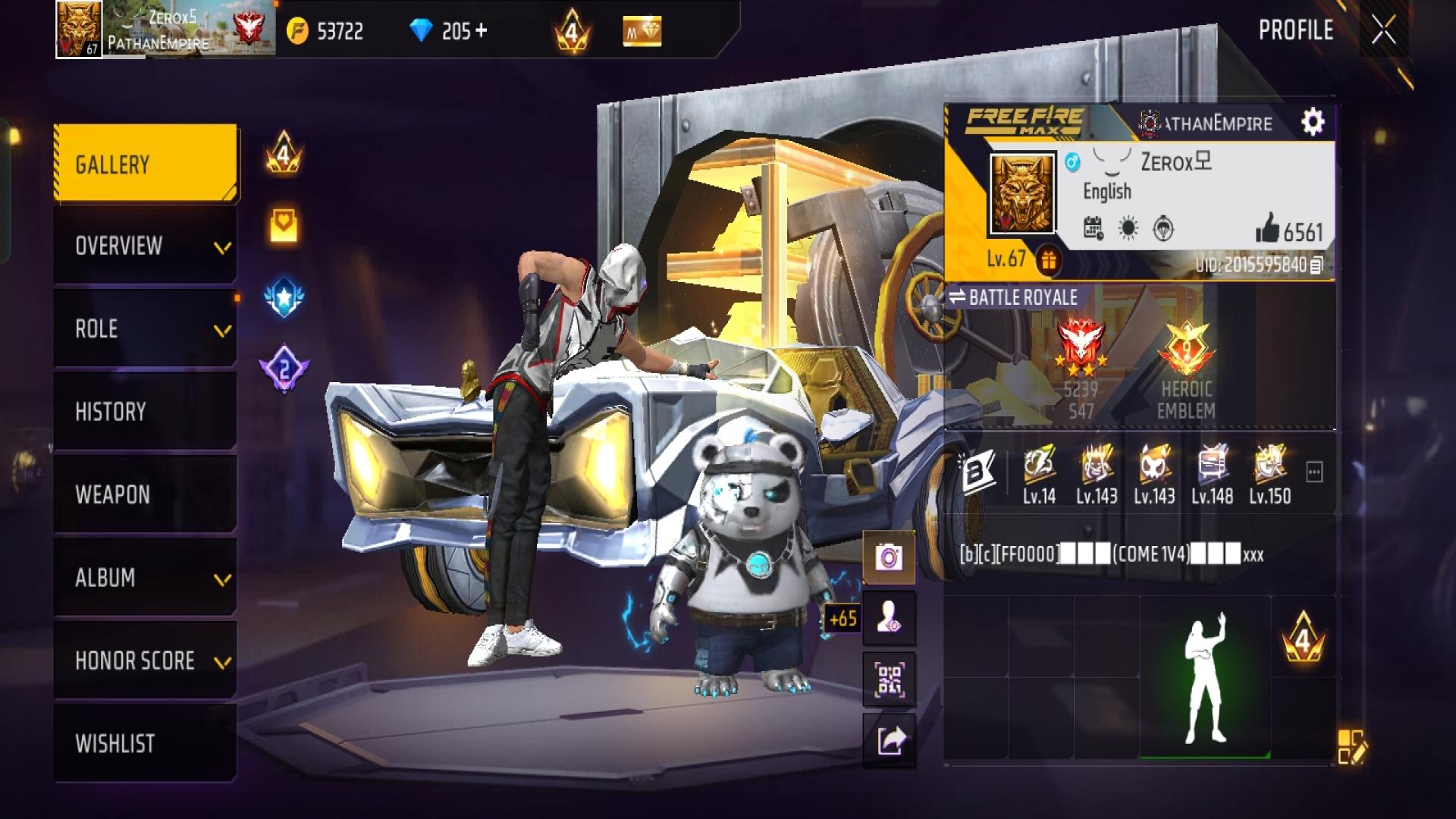The image size is (1456, 819).
Task: Switch to the History tab
Action: tap(146, 412)
